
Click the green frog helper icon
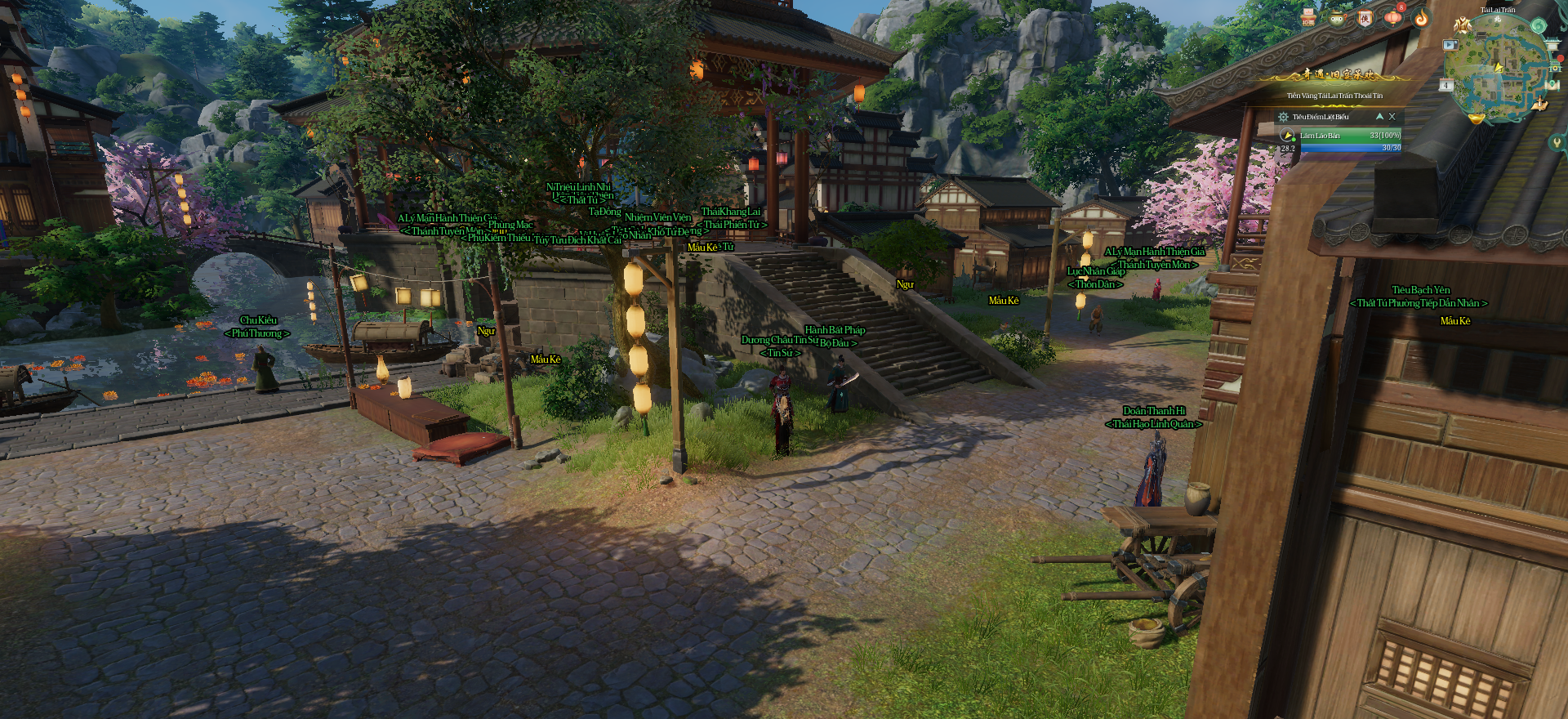point(1337,17)
